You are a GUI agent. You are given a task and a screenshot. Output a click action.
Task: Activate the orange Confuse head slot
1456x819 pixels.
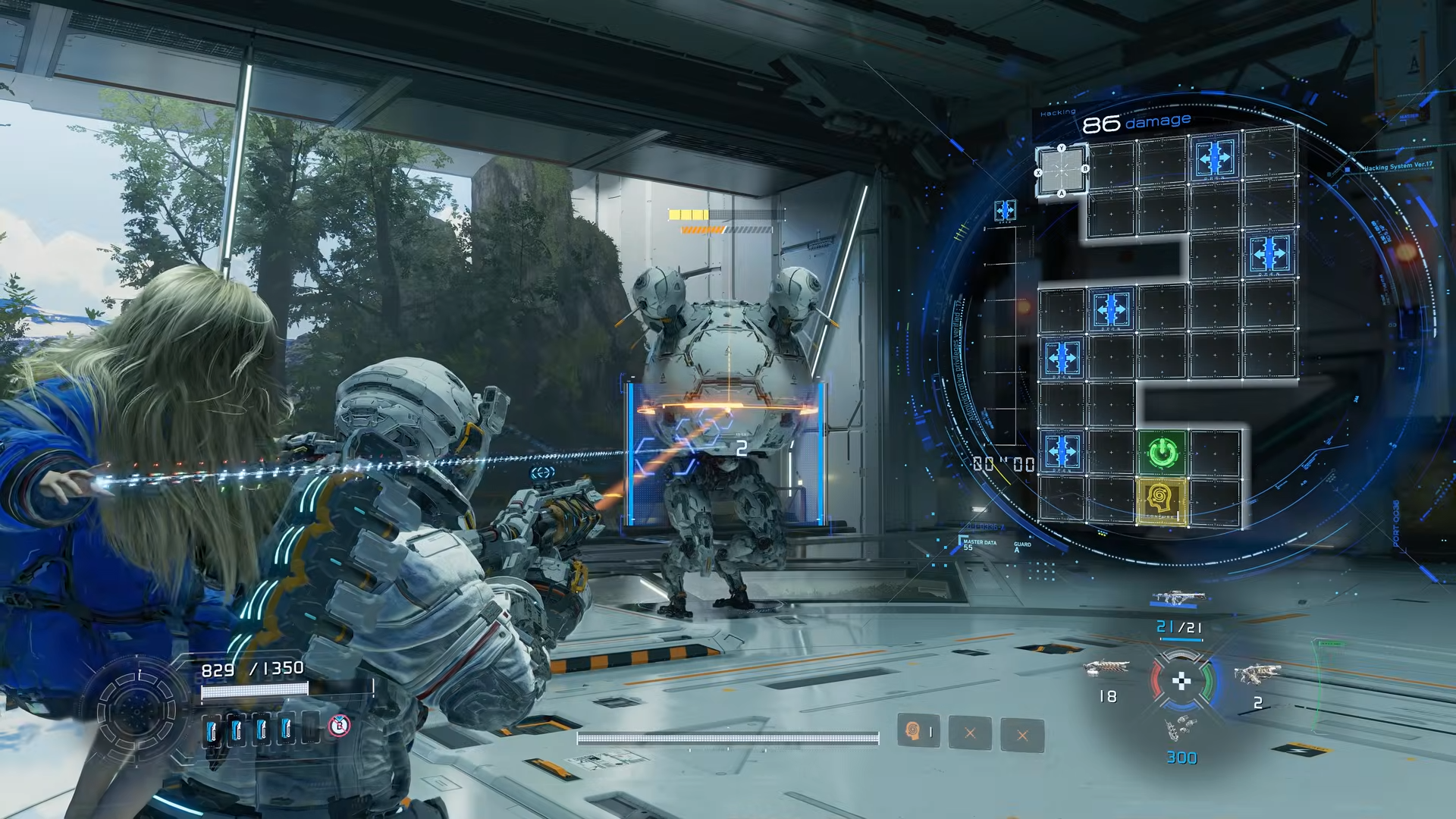click(x=918, y=732)
